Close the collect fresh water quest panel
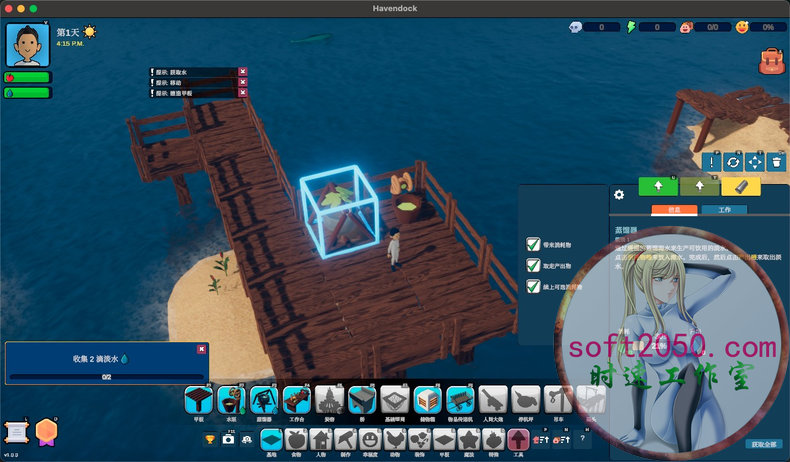790x462 pixels. coord(202,349)
